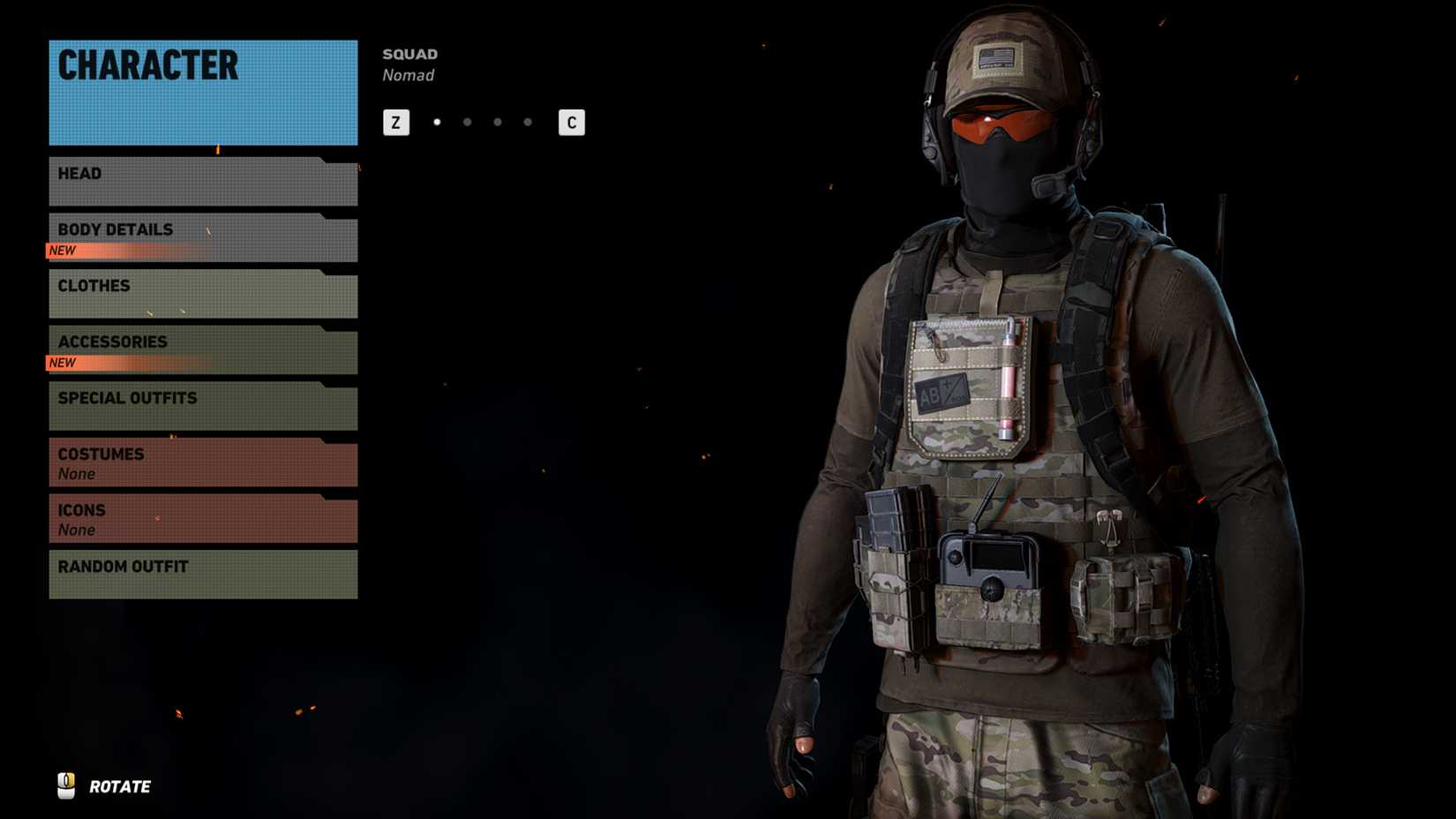The image size is (1456, 819).
Task: Open the BODY DETAILS section
Action: point(201,229)
